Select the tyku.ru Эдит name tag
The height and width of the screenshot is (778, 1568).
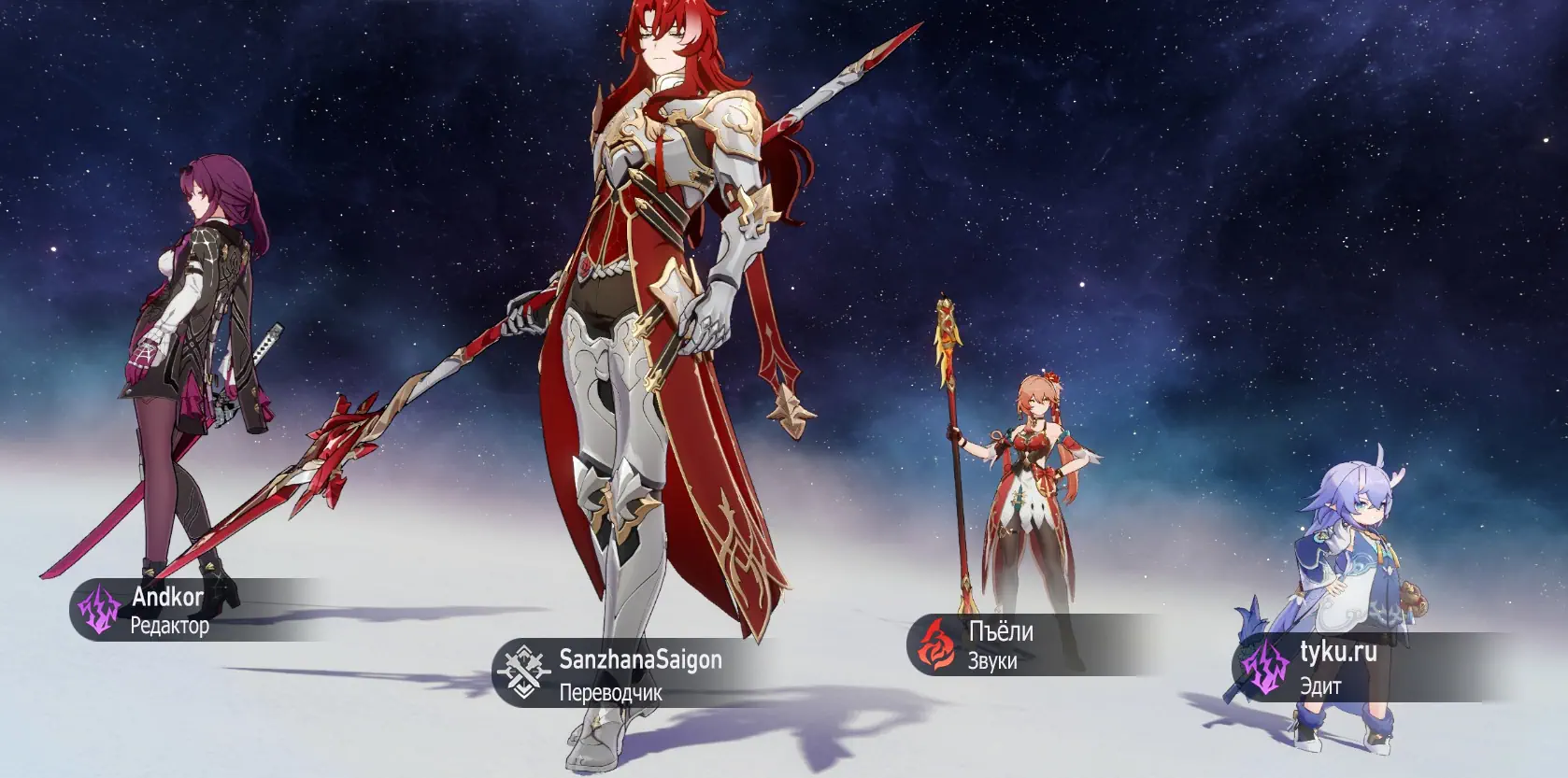tap(1337, 668)
